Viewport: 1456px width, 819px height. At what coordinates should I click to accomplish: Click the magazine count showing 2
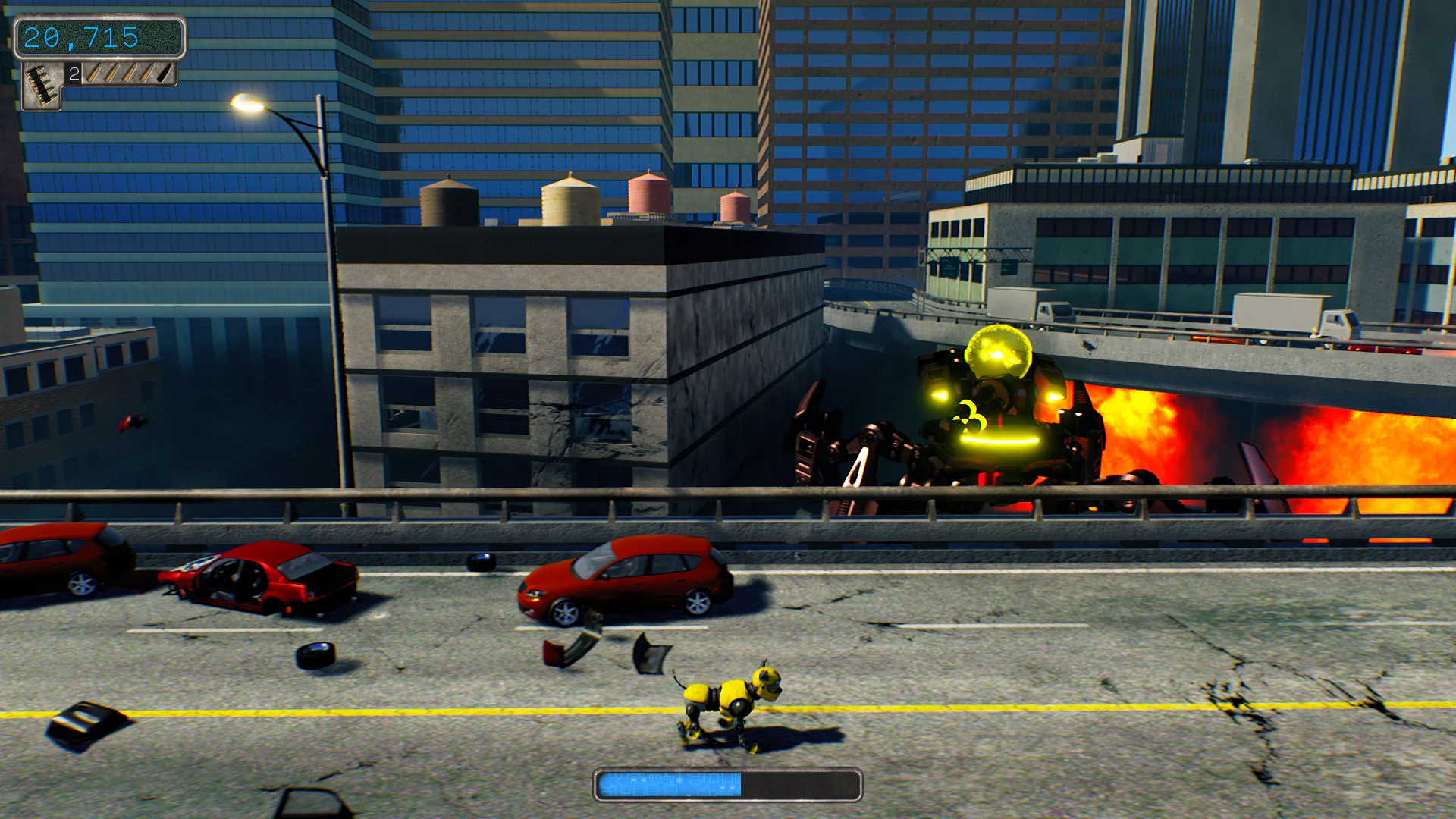[x=74, y=74]
